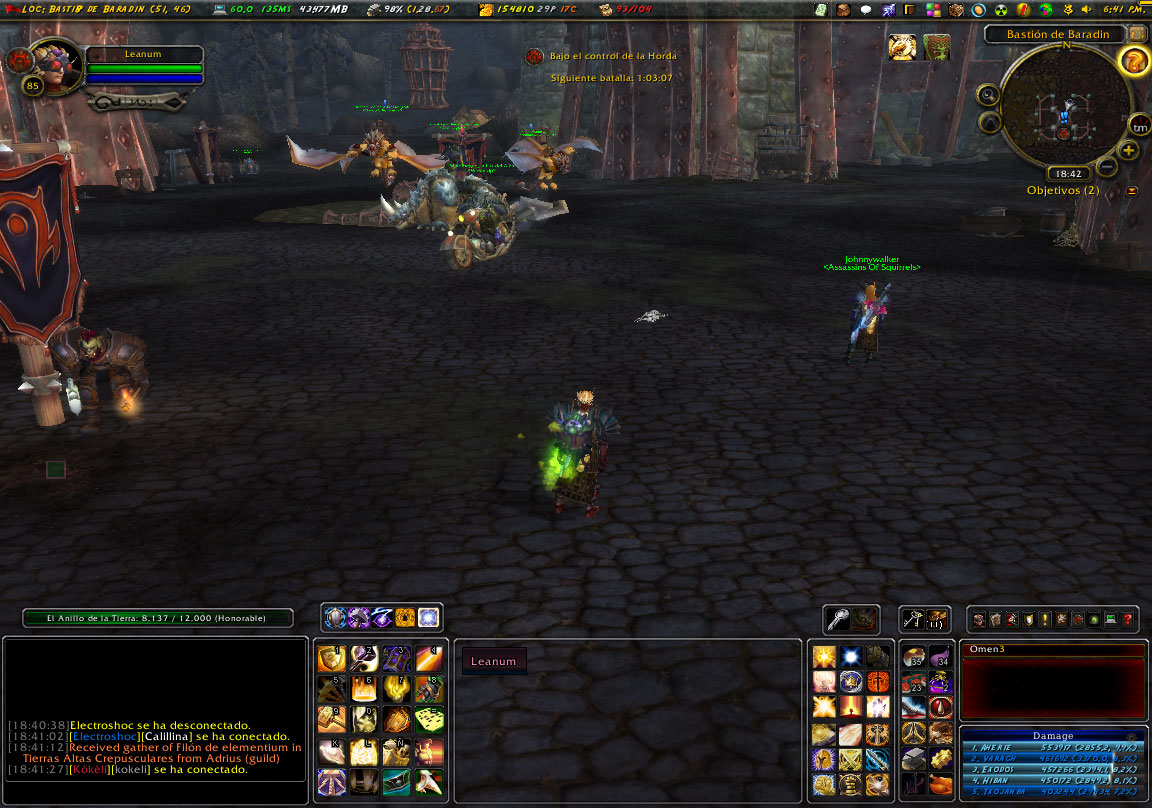Open the world map next to the zone name

[x=1137, y=34]
